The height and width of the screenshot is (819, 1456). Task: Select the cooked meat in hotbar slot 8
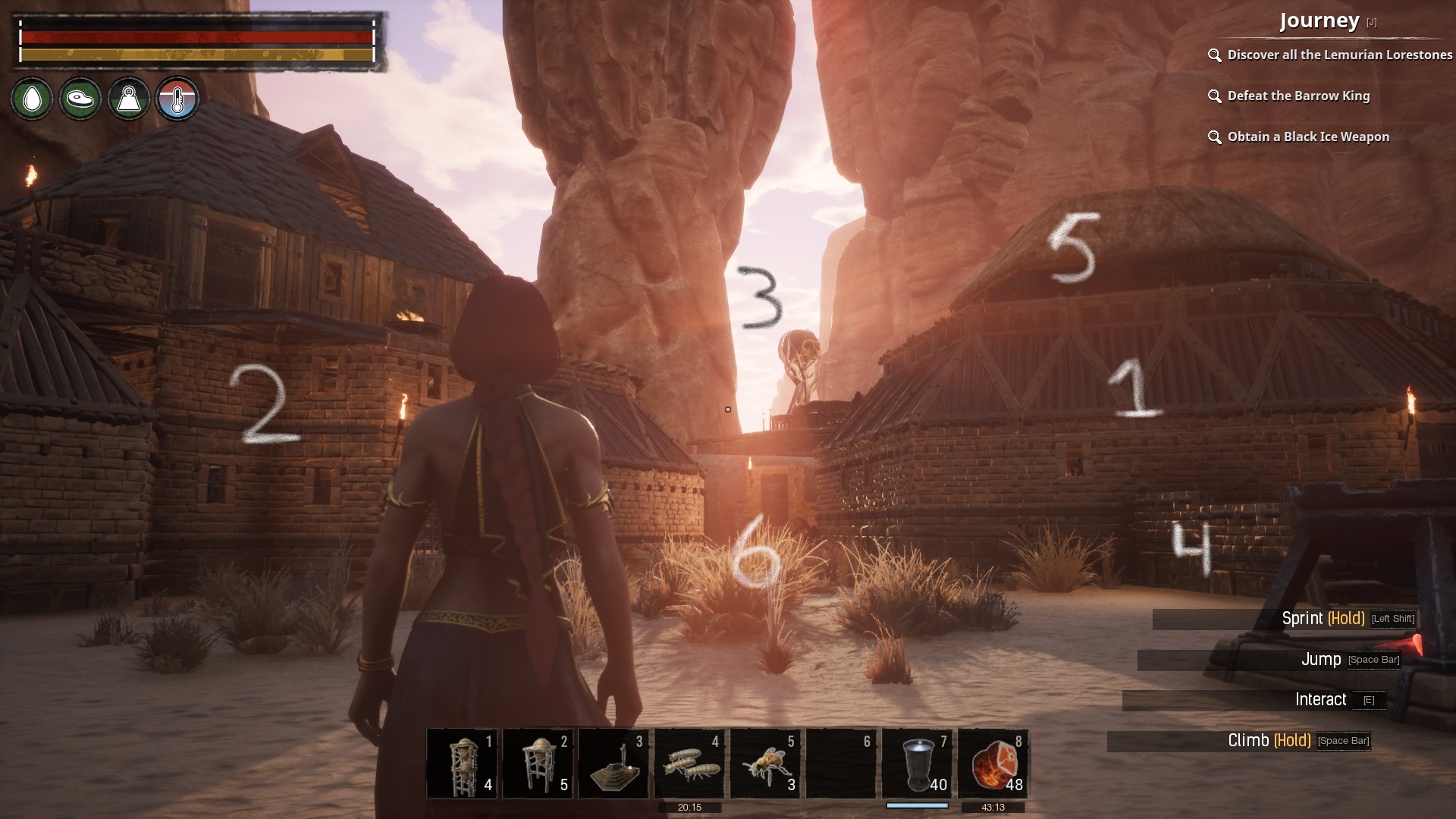[x=993, y=764]
